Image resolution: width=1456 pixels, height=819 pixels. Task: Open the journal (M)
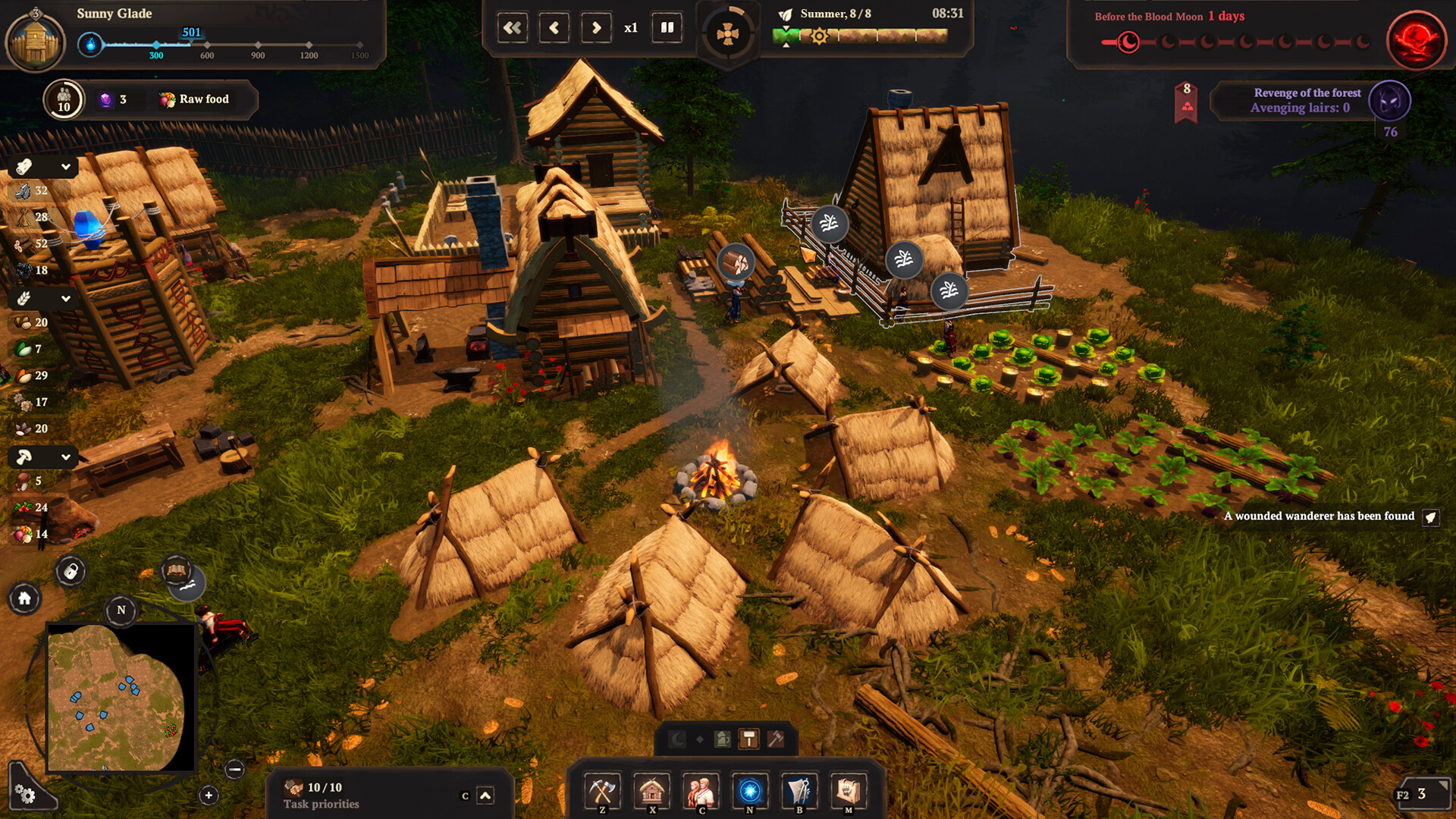pyautogui.click(x=848, y=791)
